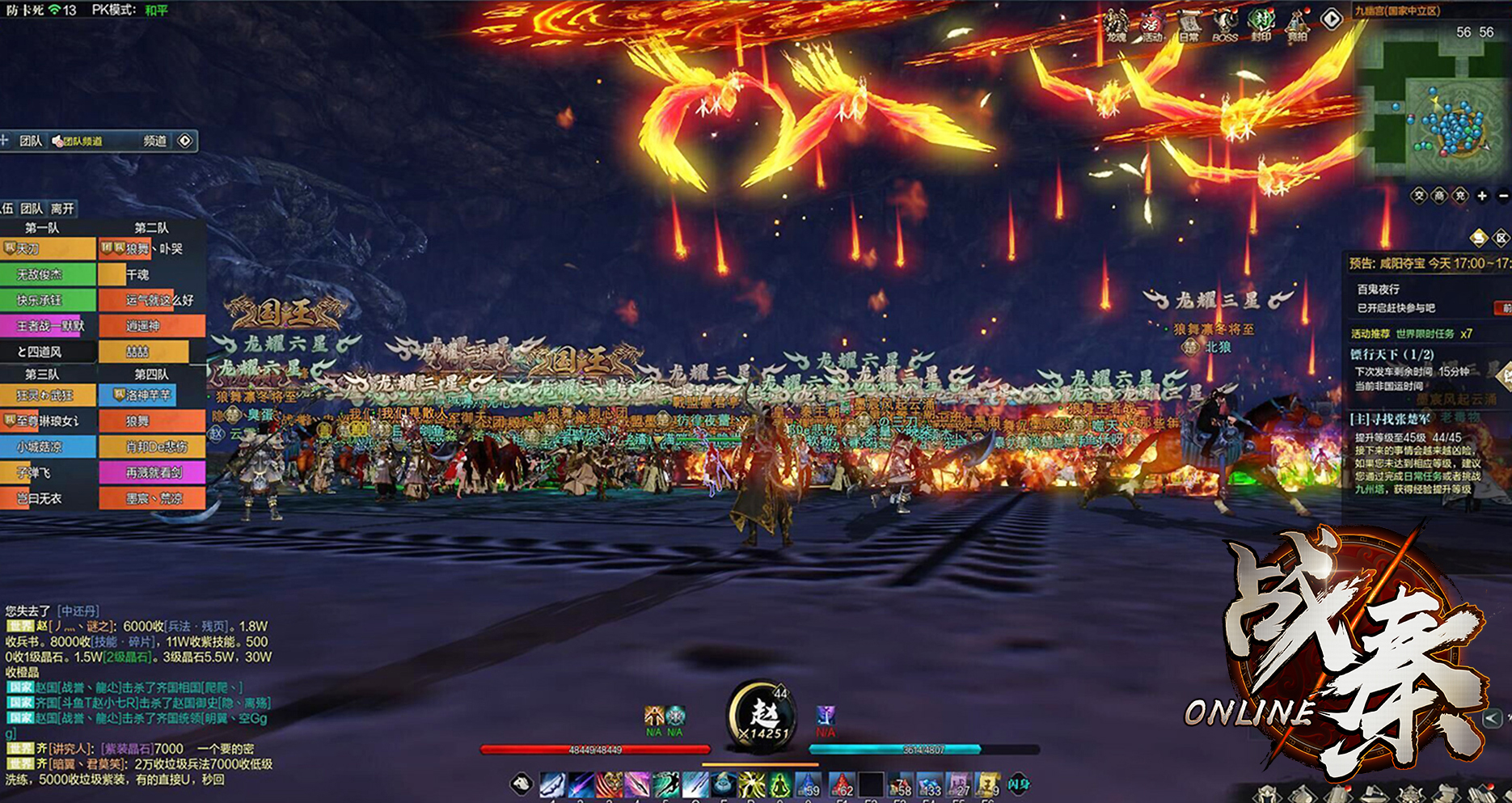Viewport: 1512px width, 803px height.
Task: Open the 竞拍 auction icon
Action: [x=1297, y=24]
